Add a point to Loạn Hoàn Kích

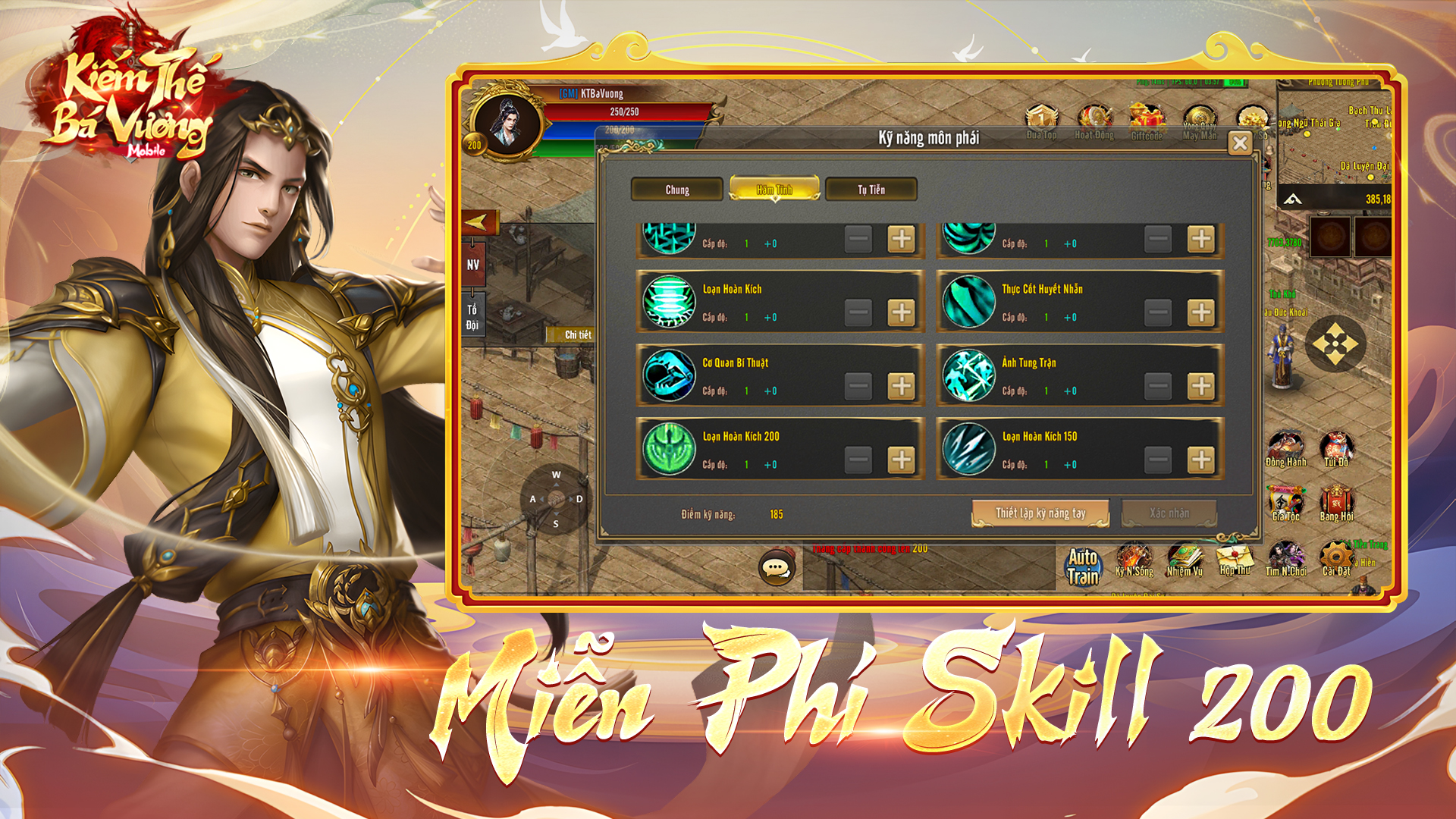click(901, 312)
